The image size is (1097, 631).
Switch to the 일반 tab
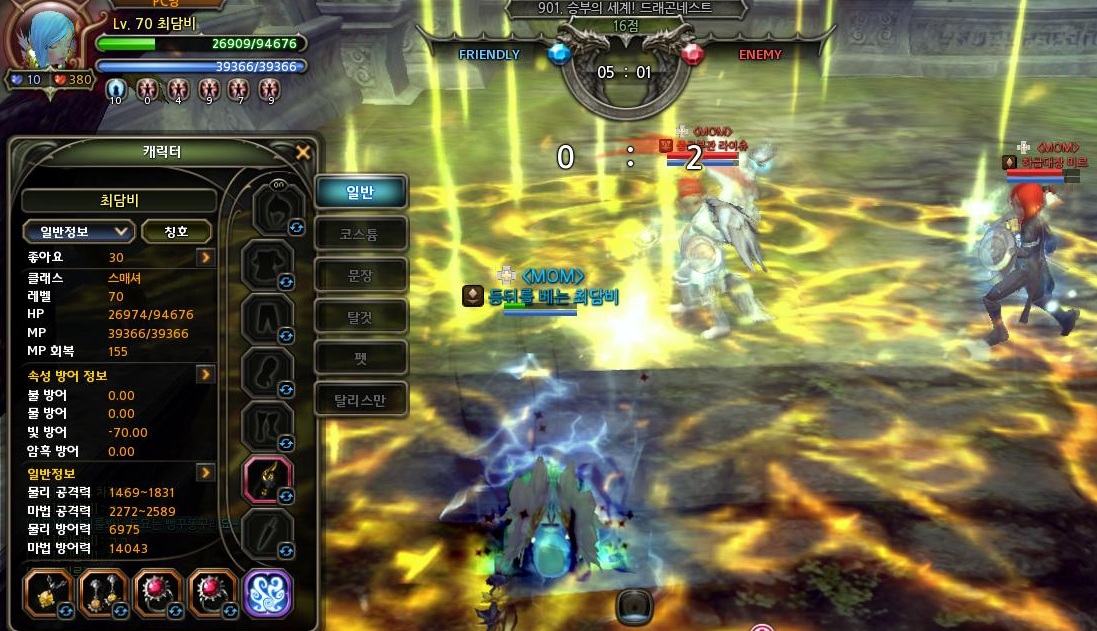(360, 192)
